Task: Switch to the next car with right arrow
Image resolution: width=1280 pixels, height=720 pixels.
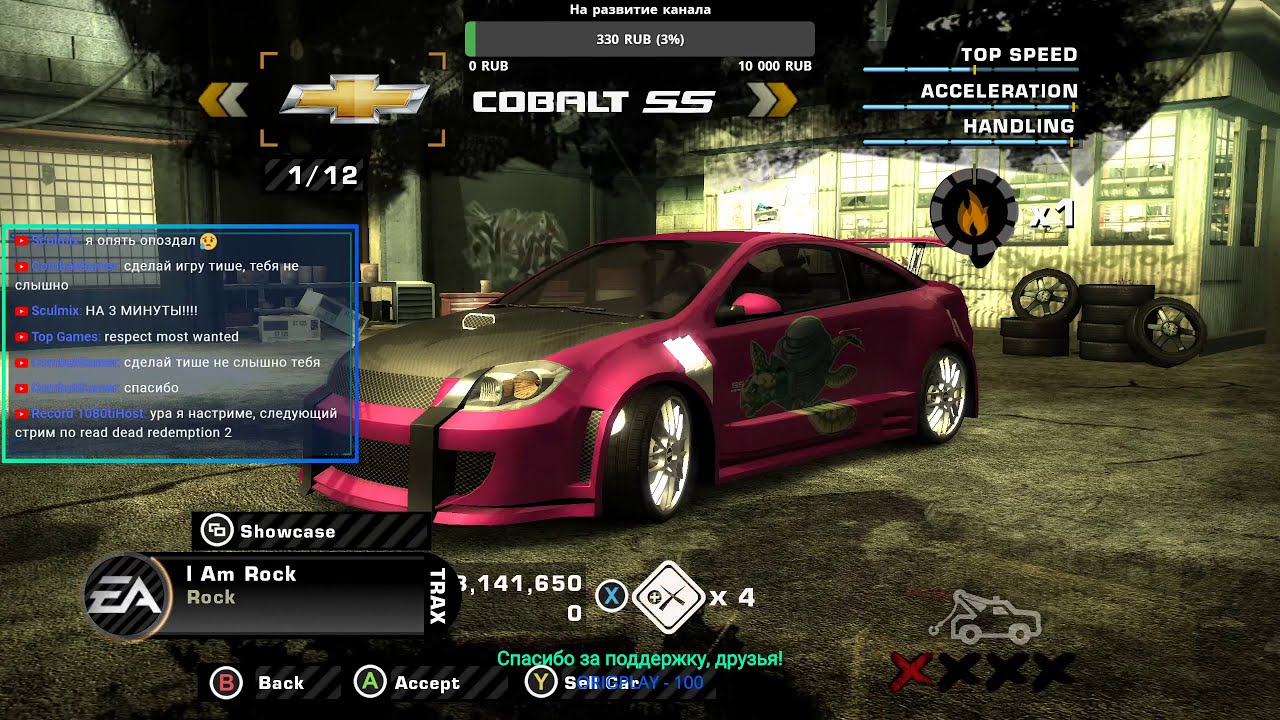Action: pyautogui.click(x=772, y=100)
